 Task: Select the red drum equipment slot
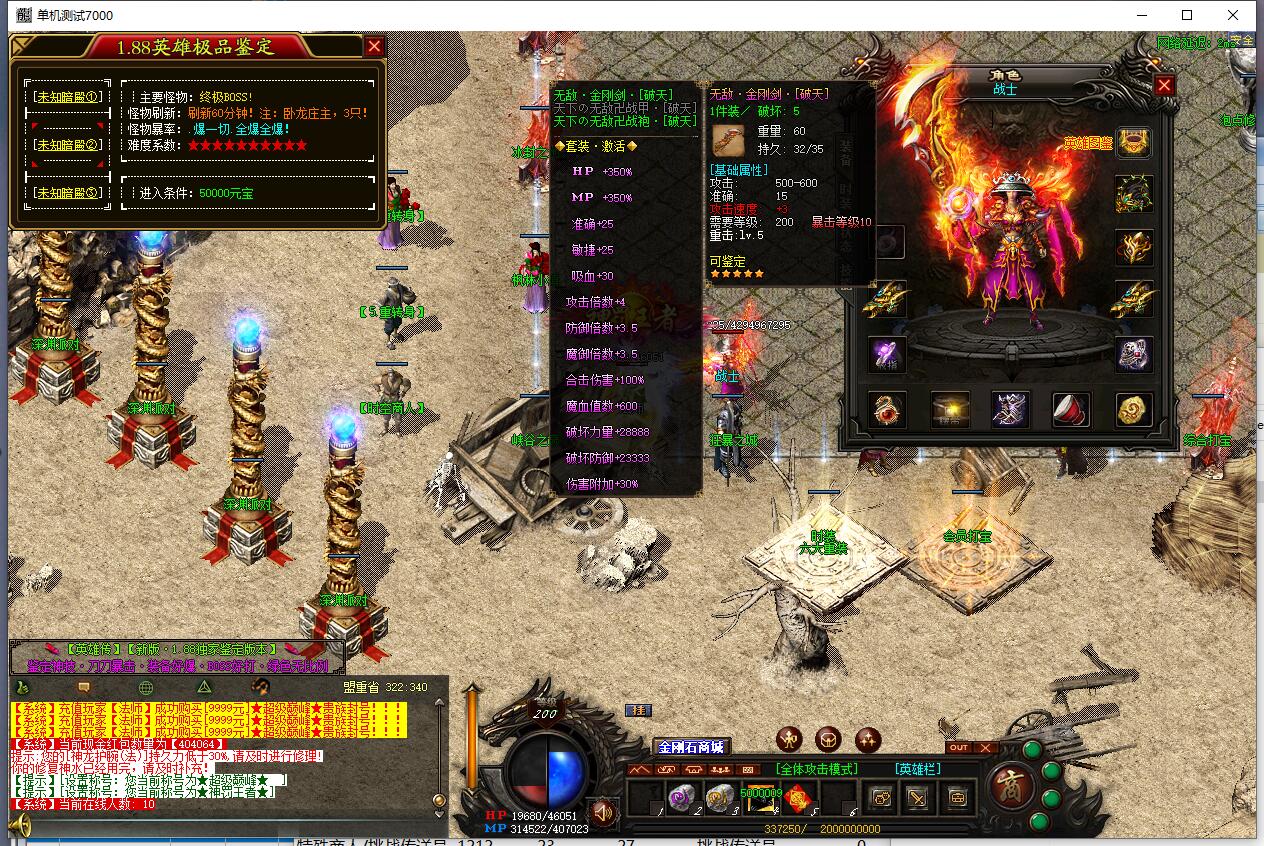click(1071, 409)
